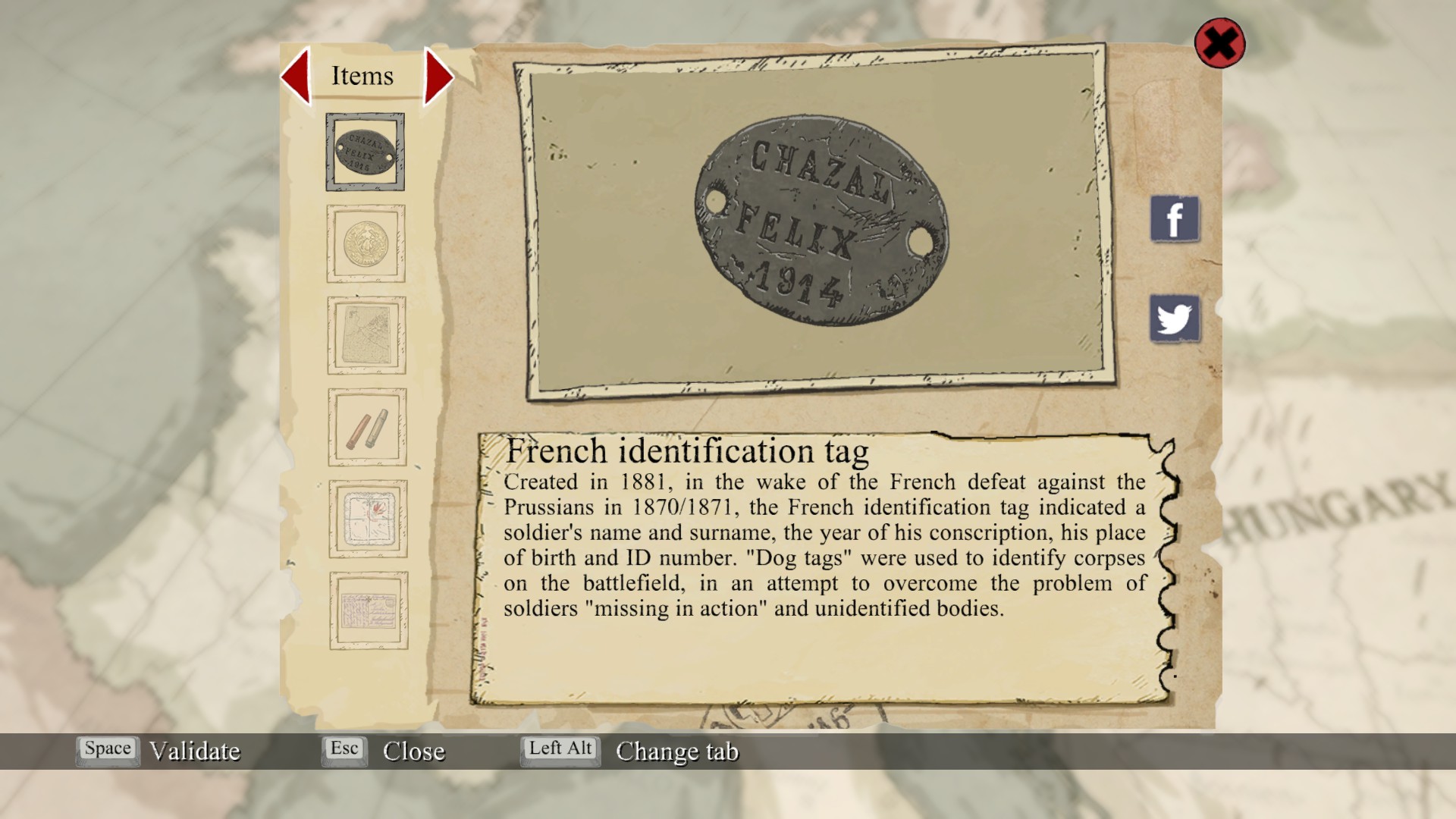View the folded map item
Screen dimensions: 1456x819
pyautogui.click(x=366, y=335)
